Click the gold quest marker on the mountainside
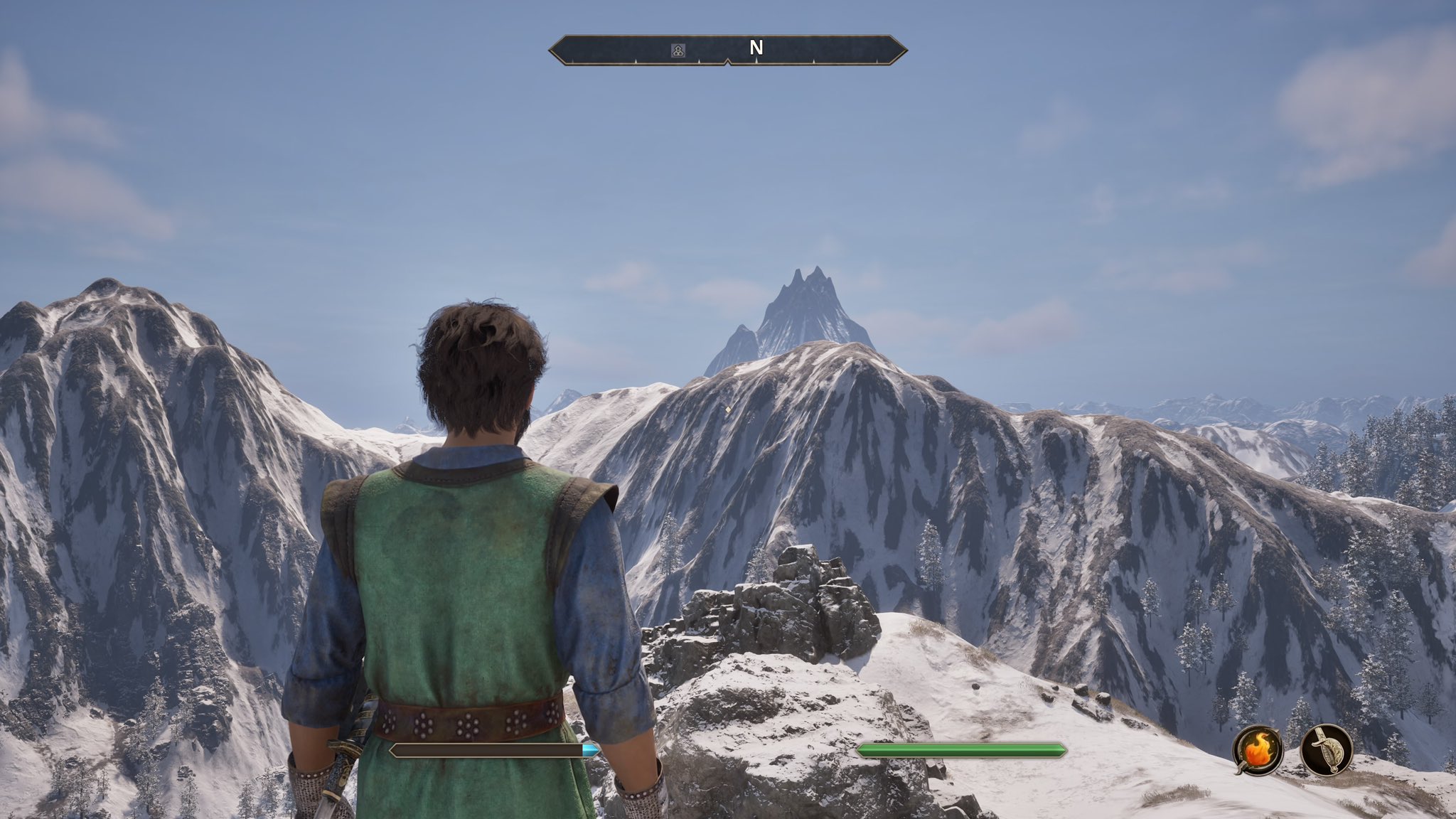Viewport: 1456px width, 819px height. [727, 410]
